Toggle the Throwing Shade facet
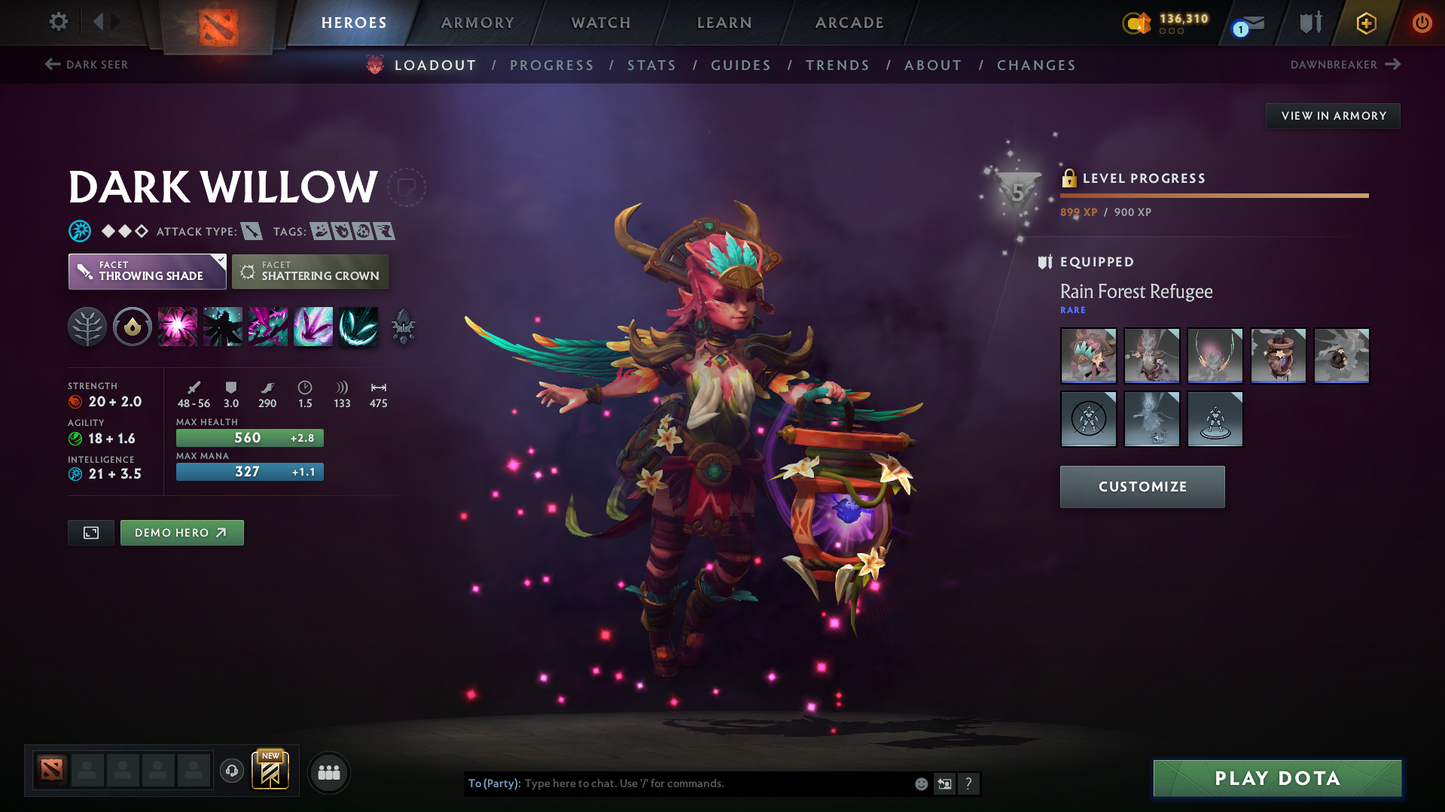 pyautogui.click(x=146, y=270)
